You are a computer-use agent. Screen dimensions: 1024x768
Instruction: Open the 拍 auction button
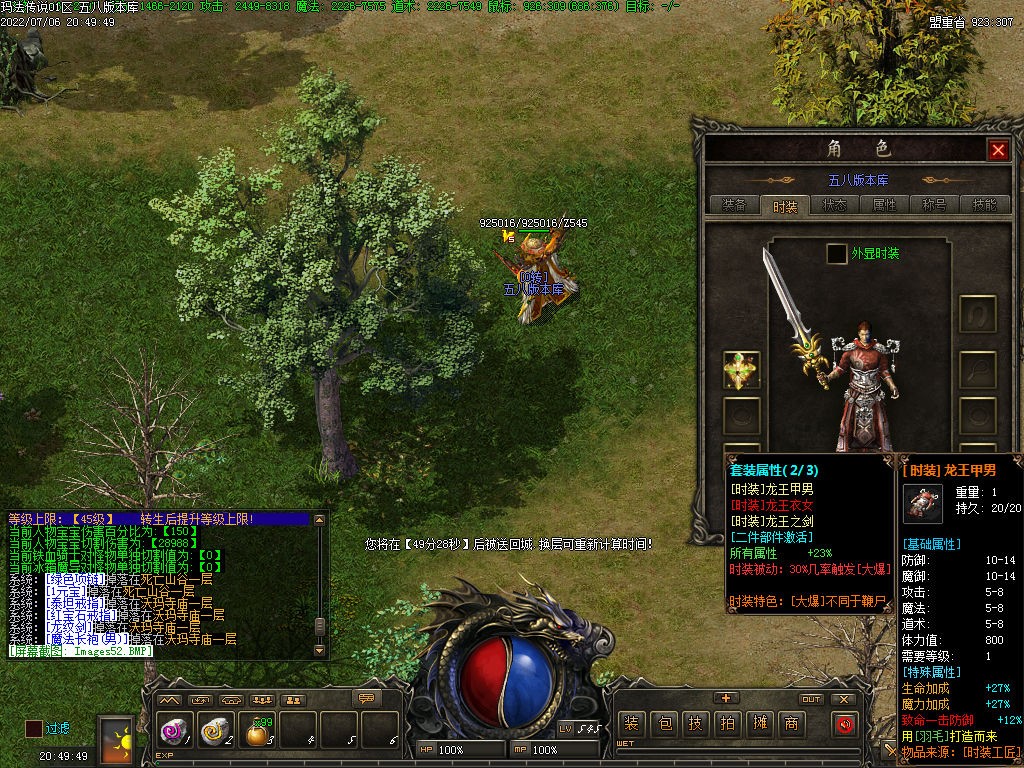point(727,723)
